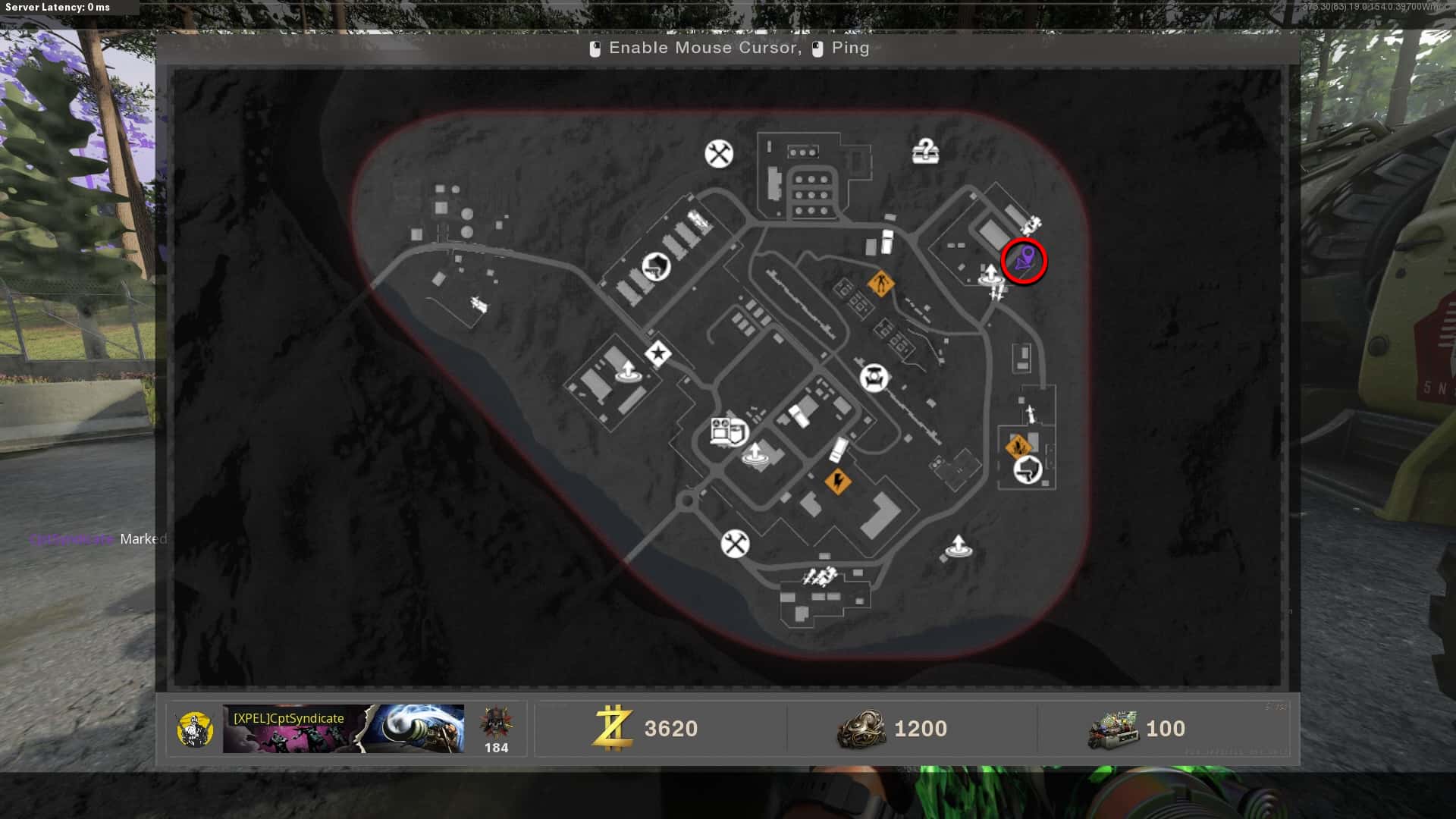
Task: Select the orange zombie warning sign marker
Action: (x=880, y=285)
